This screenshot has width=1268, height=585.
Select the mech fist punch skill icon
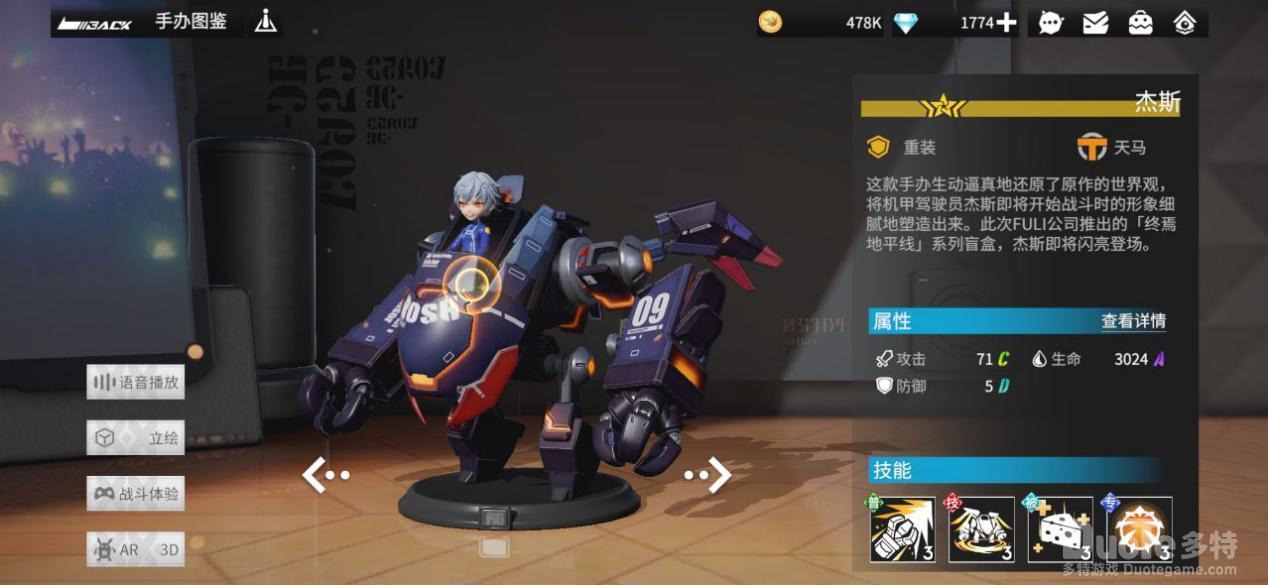902,530
